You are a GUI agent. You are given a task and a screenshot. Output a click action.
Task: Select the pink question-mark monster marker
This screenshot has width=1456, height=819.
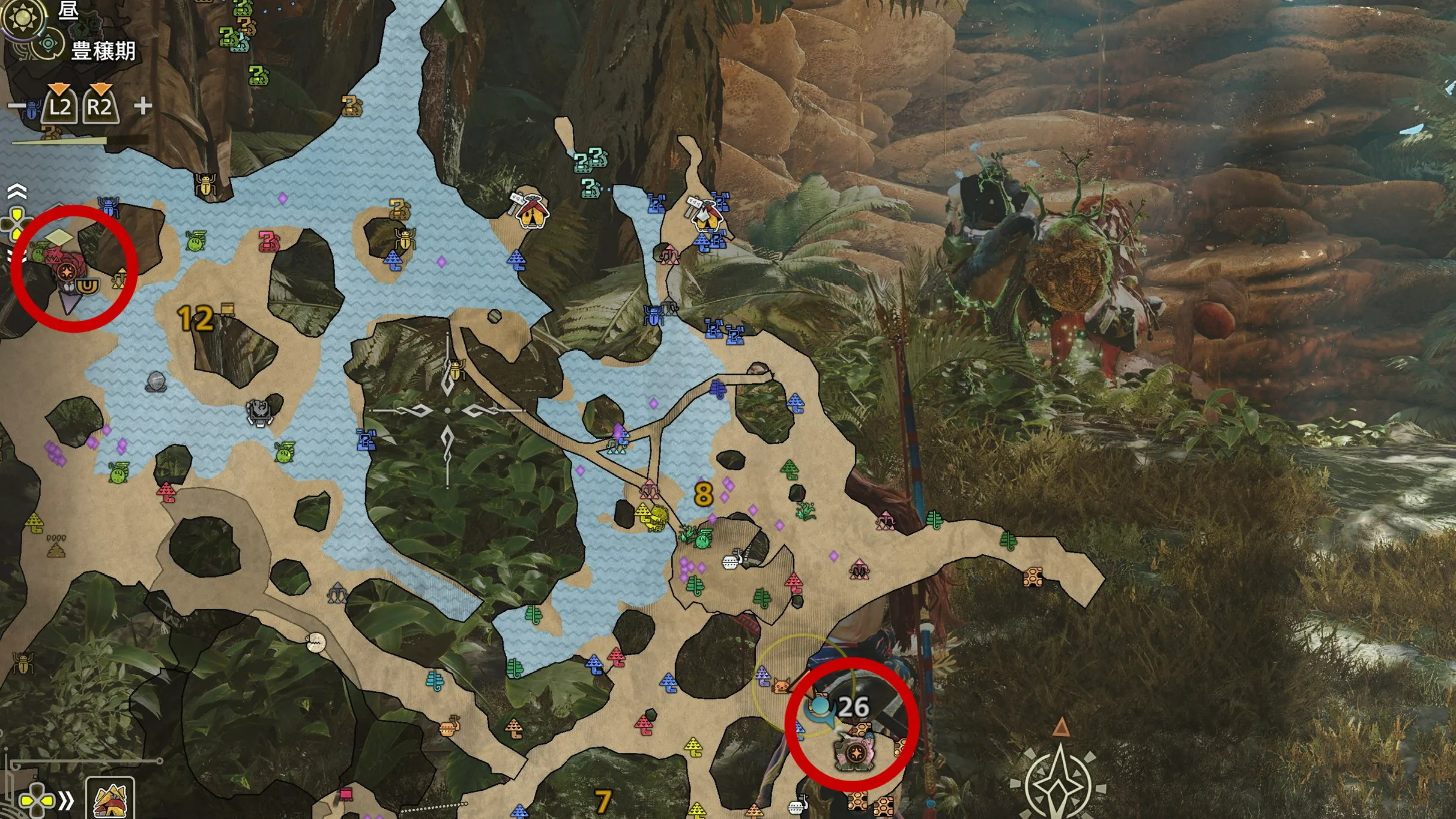point(268,241)
